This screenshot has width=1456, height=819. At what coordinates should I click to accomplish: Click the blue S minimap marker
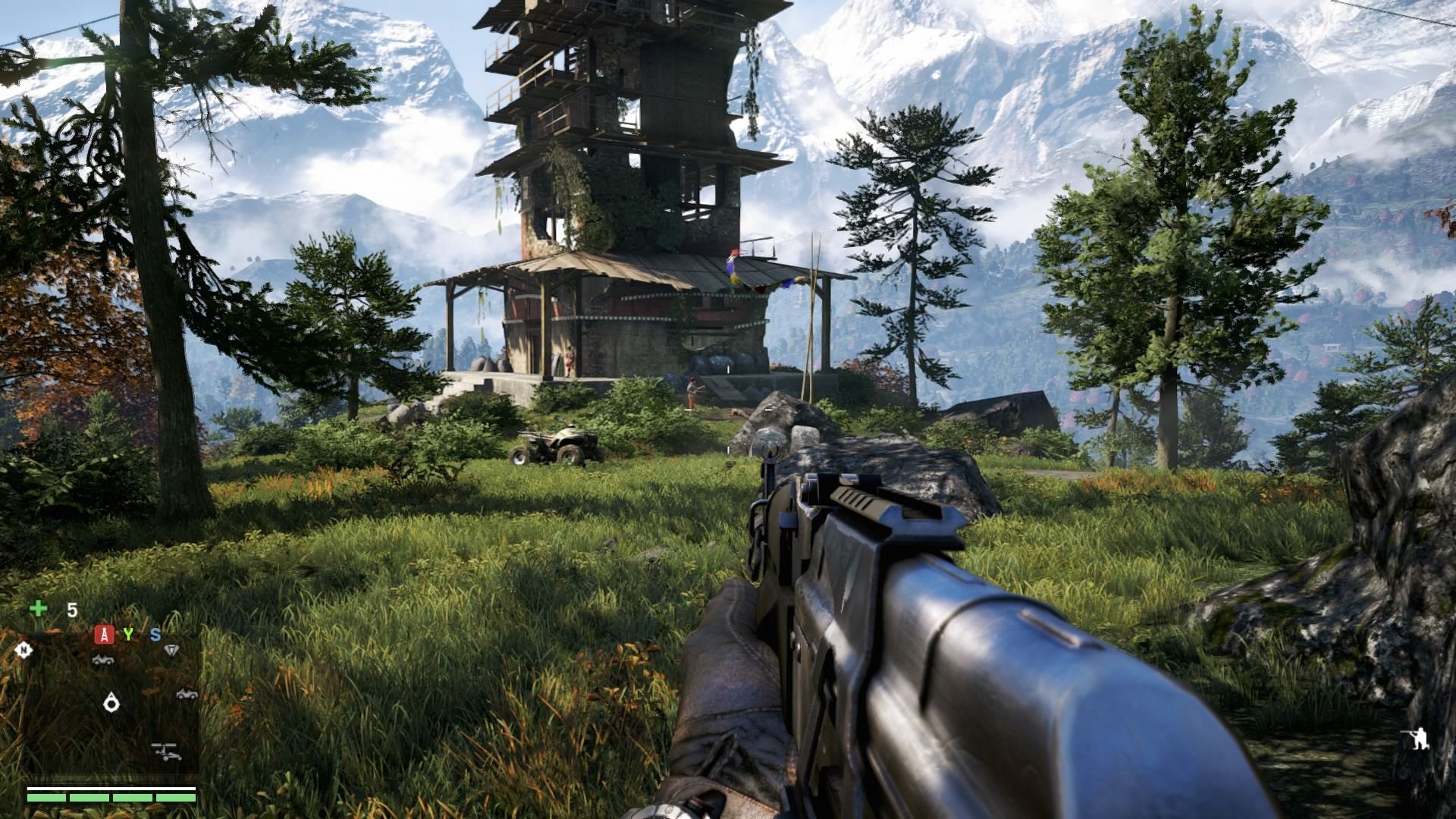155,635
